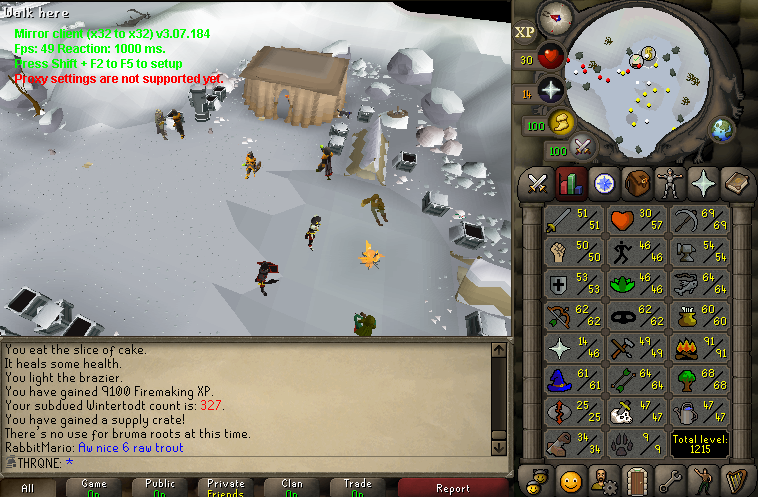Select the Clan chat filter tab

[292, 487]
